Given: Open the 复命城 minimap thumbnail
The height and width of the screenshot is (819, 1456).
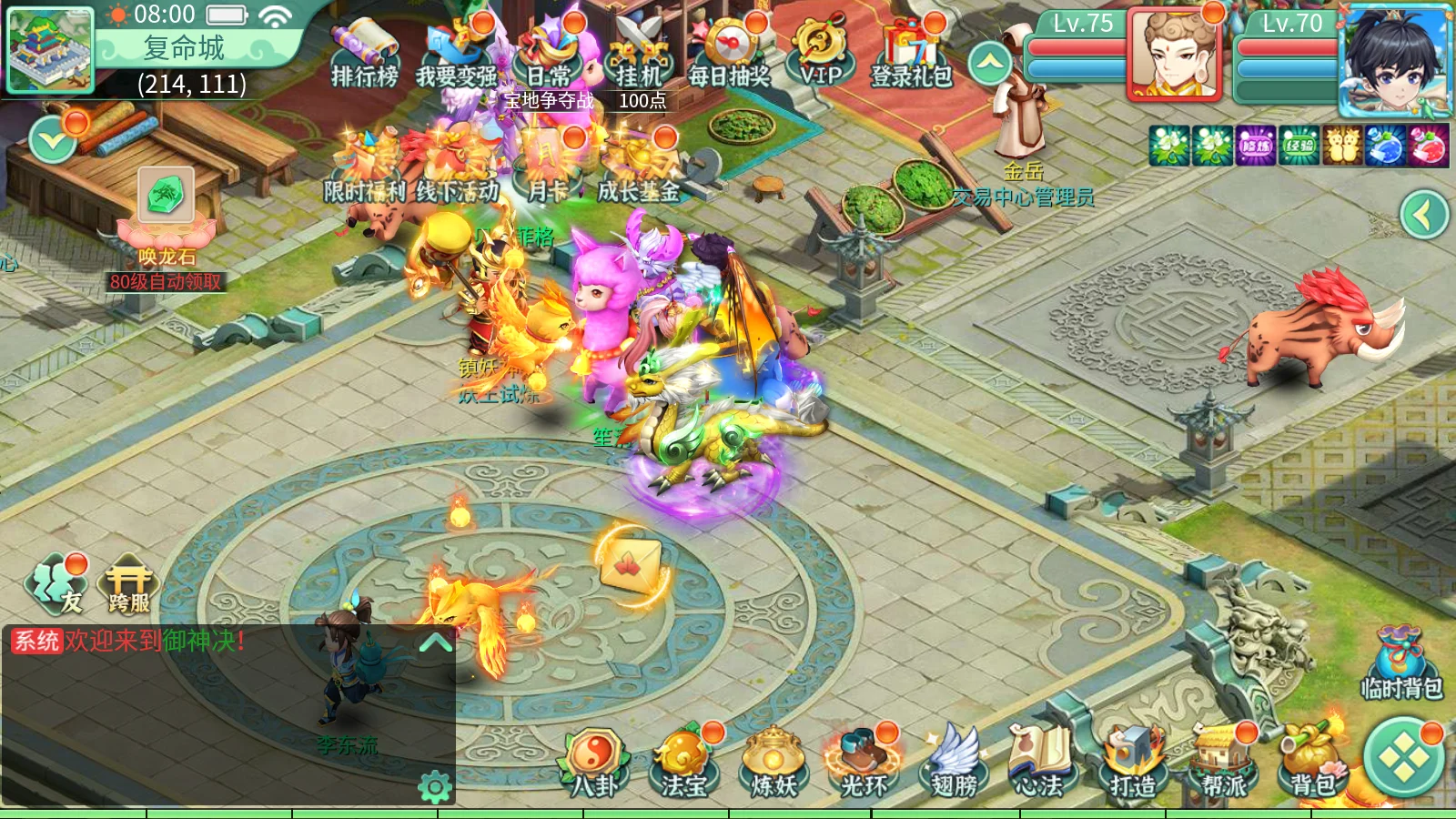Looking at the screenshot, I should (50, 50).
